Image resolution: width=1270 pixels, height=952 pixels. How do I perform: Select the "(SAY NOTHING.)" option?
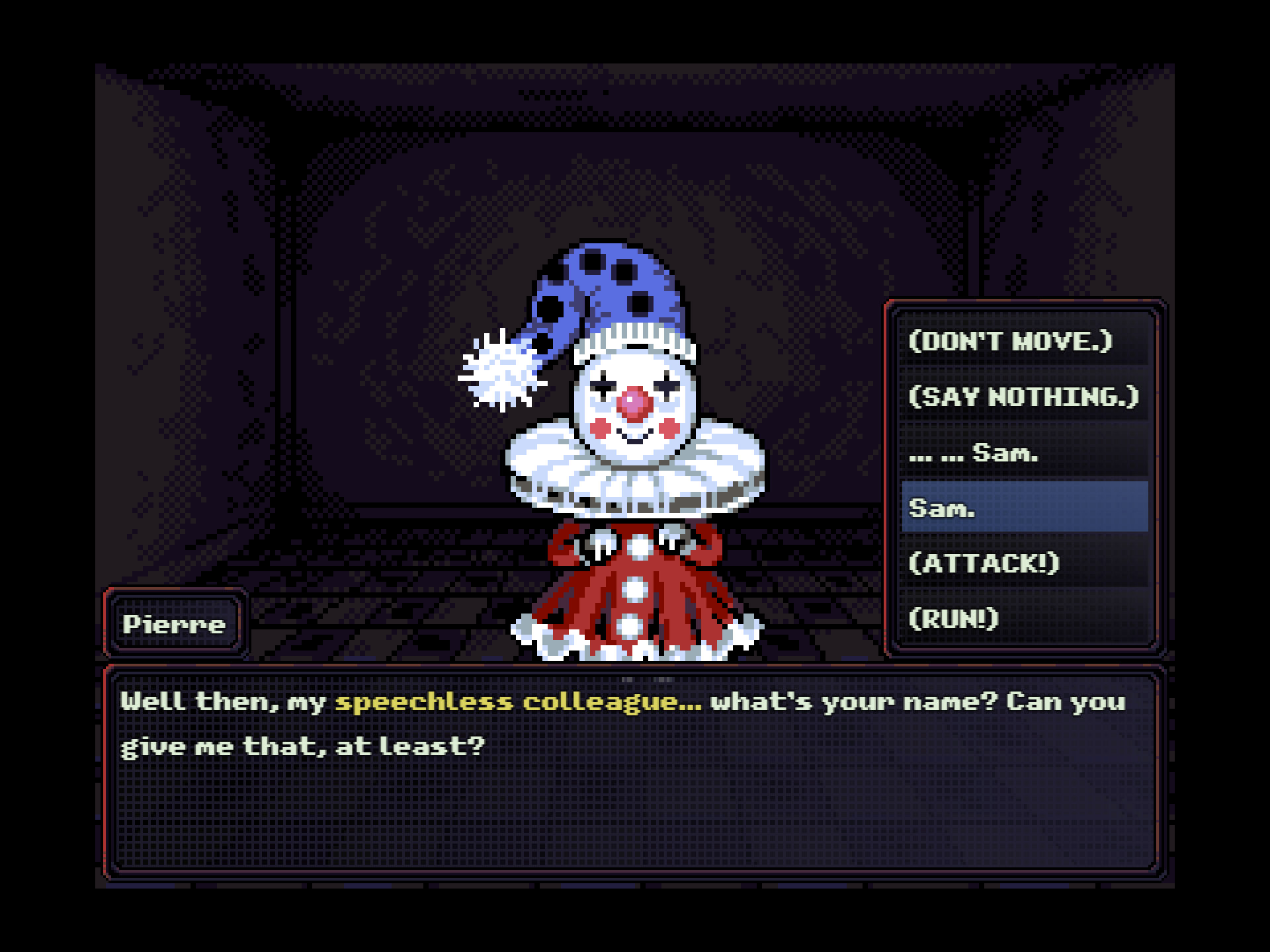1024,397
